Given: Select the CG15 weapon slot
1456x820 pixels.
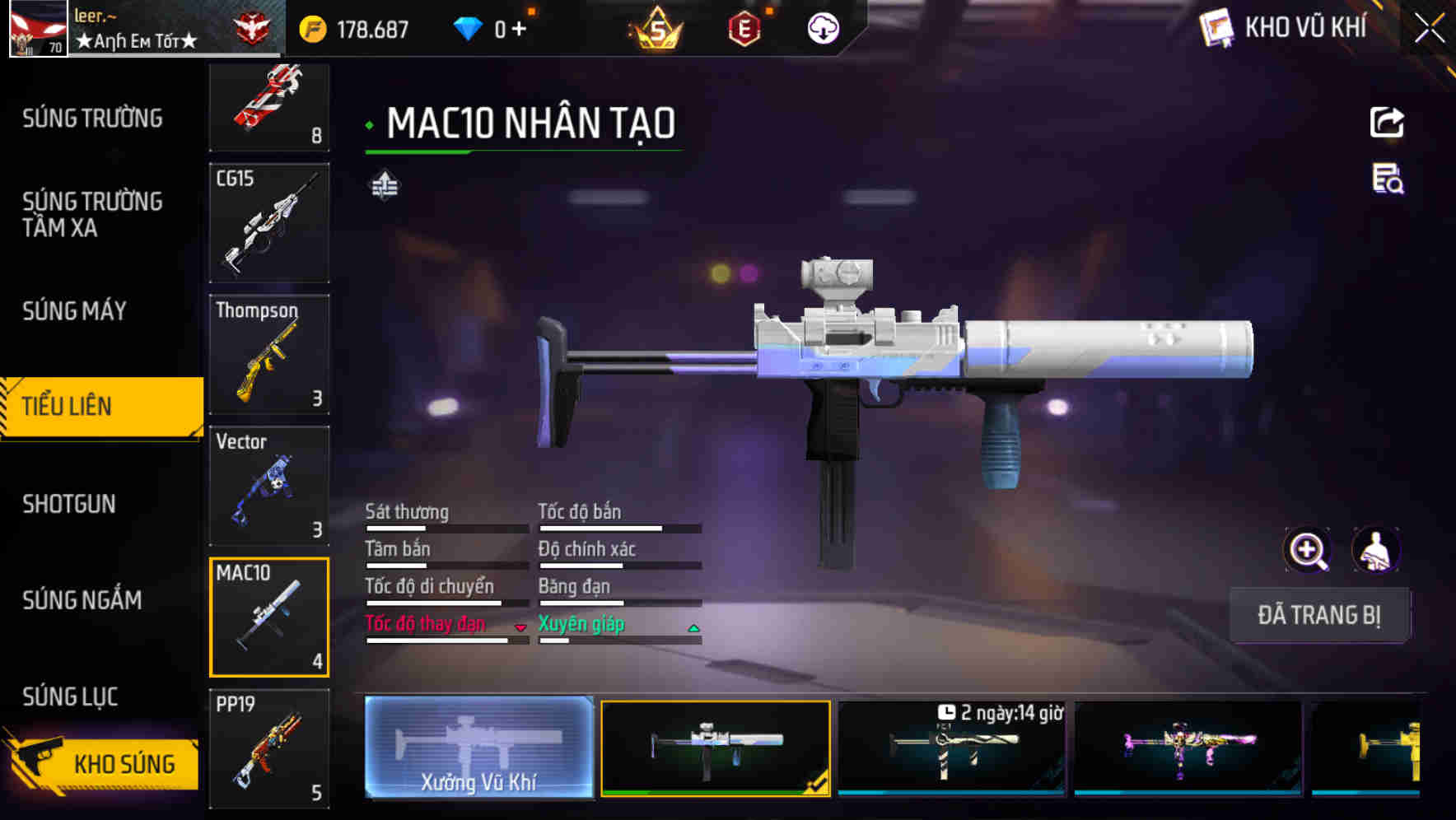Looking at the screenshot, I should (269, 223).
